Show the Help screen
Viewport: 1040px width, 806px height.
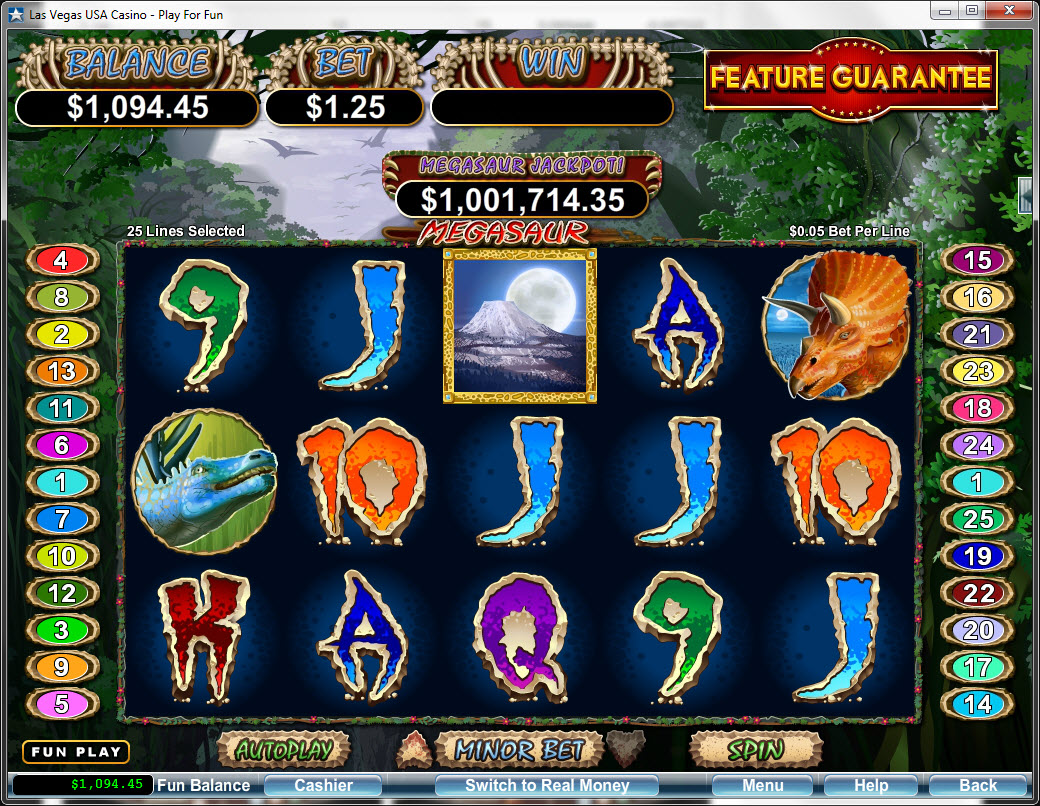tap(870, 785)
